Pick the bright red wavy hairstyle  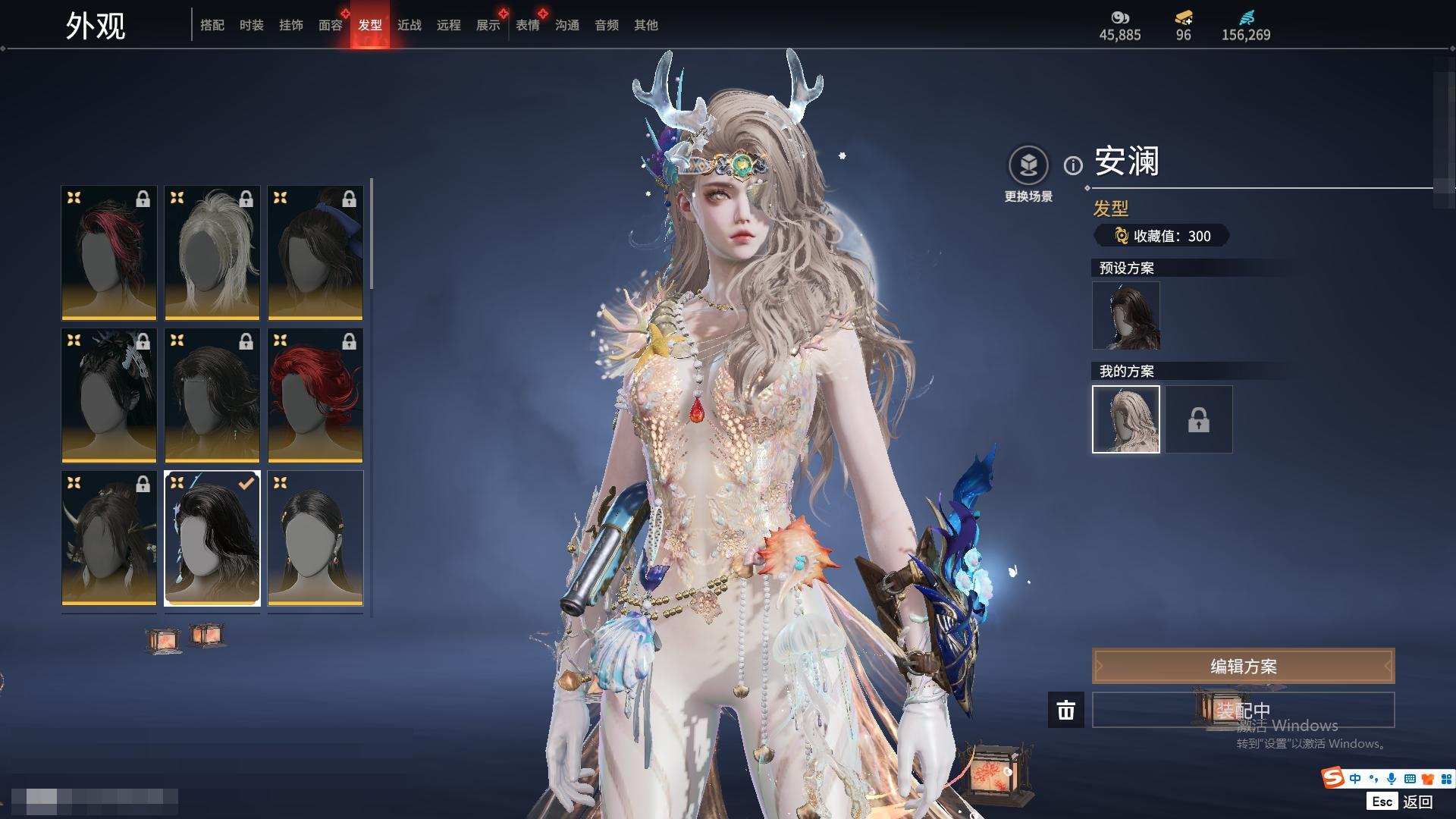click(315, 395)
